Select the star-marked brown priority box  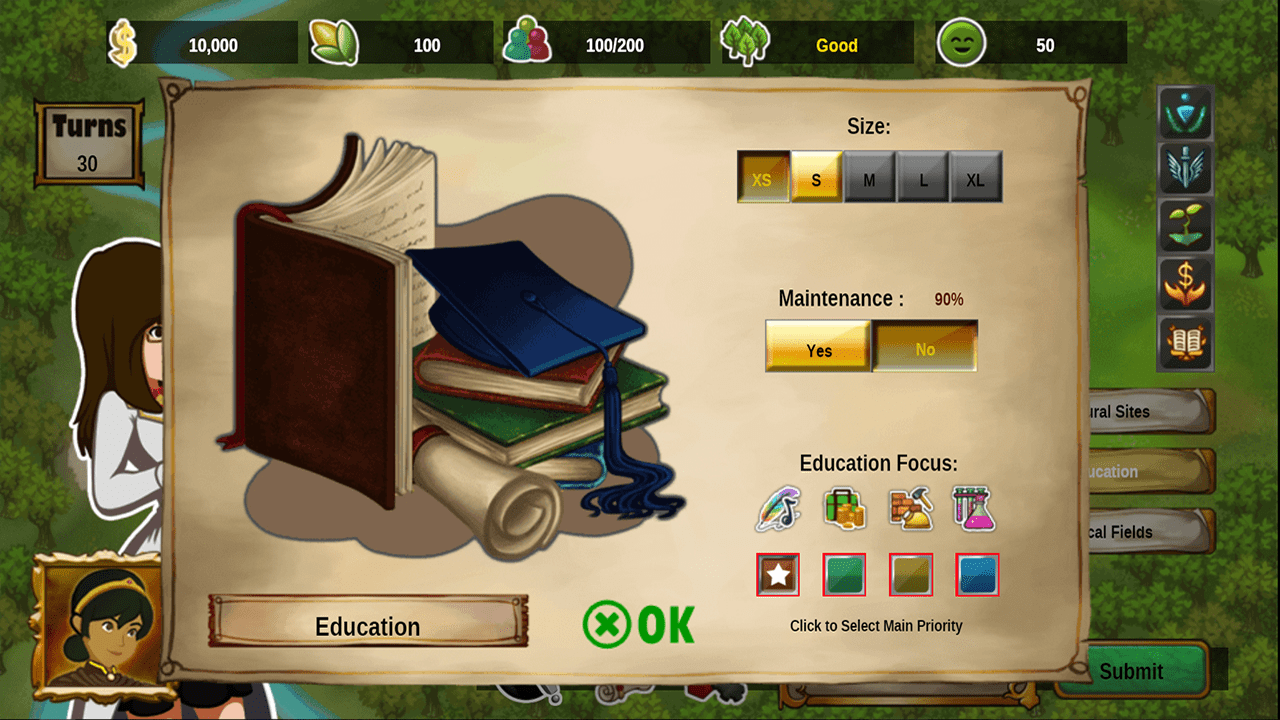[778, 575]
